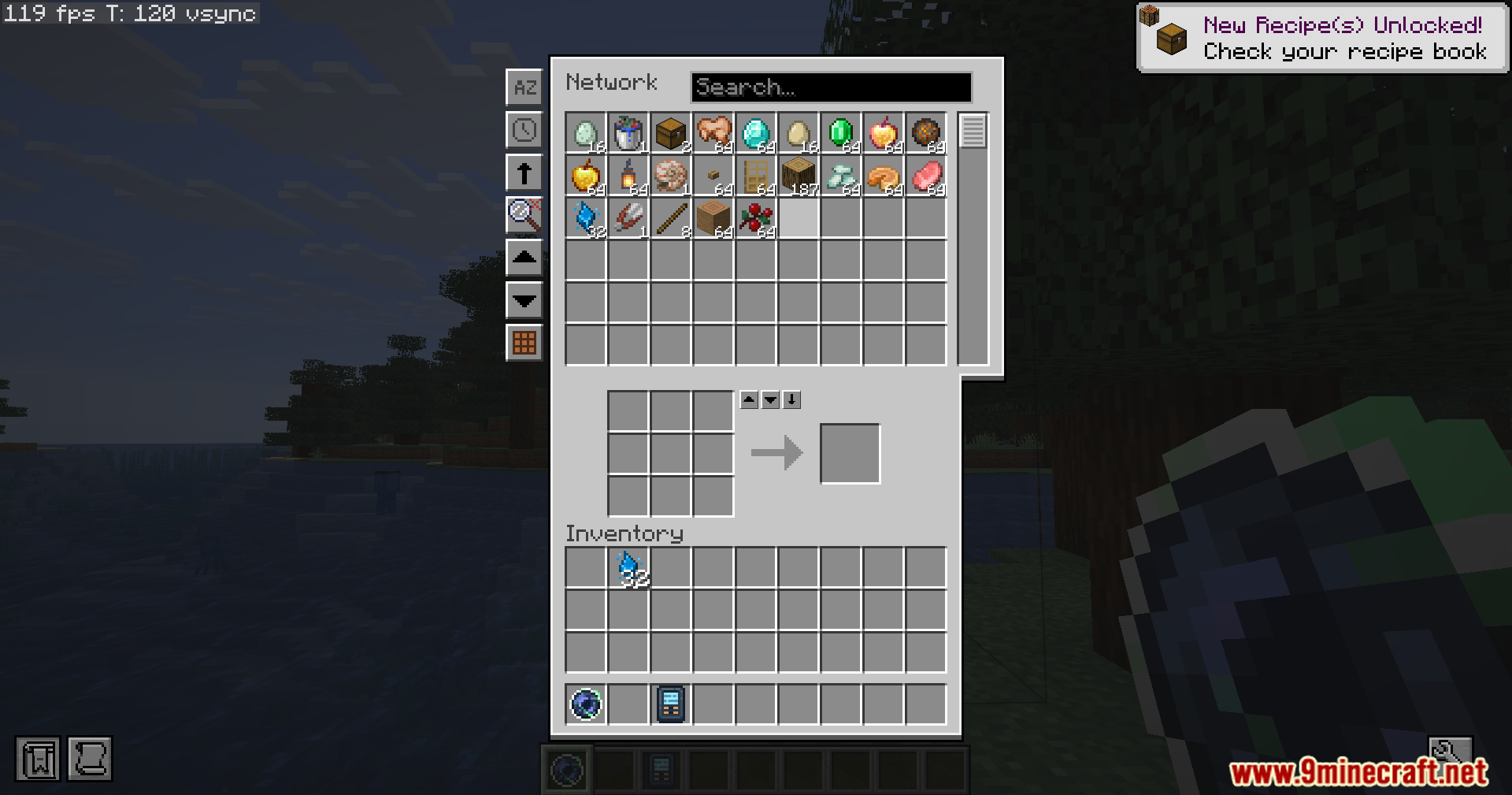Select the golden apple item
Image resolution: width=1512 pixels, height=795 pixels.
pos(584,175)
